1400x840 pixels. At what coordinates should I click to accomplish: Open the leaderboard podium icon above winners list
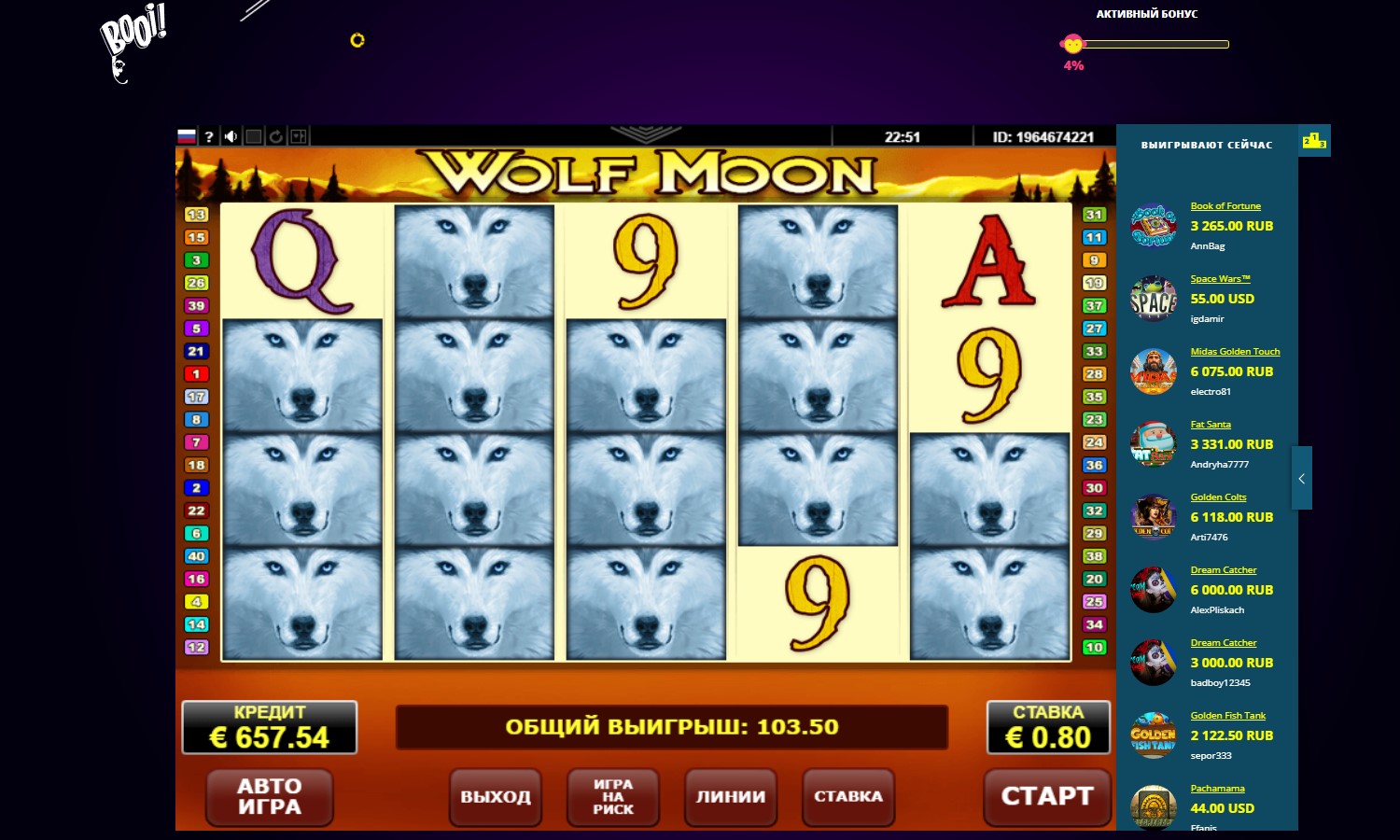pos(1314,140)
